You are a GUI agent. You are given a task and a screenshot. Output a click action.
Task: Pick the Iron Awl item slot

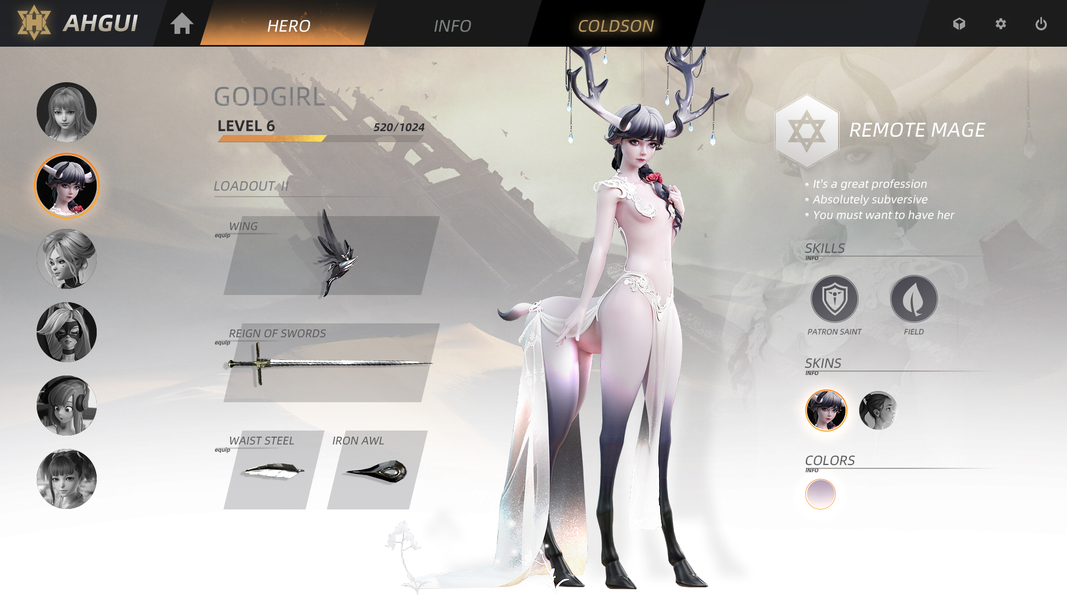point(376,470)
